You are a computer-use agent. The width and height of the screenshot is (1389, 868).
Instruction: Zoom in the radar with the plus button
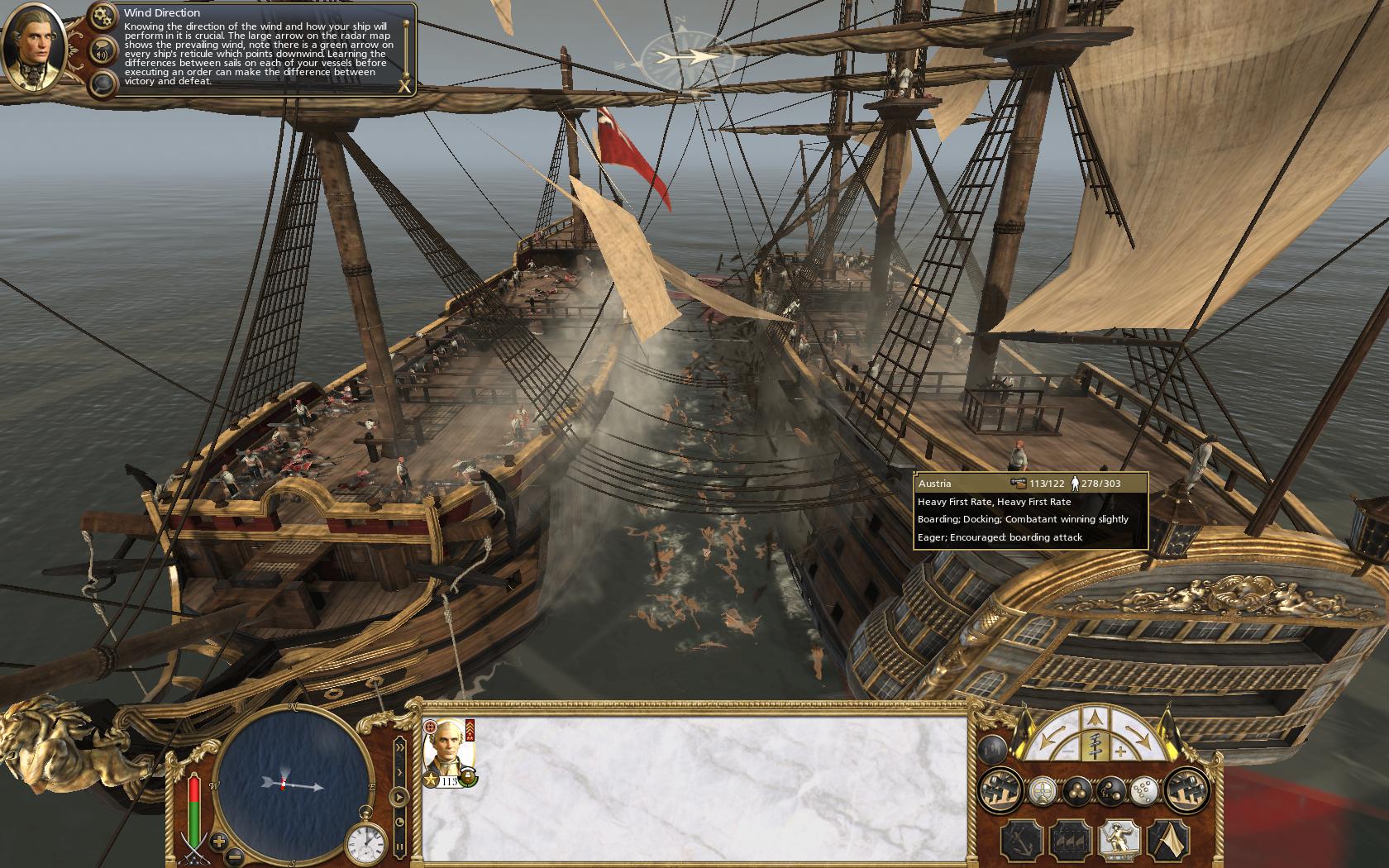[220, 842]
